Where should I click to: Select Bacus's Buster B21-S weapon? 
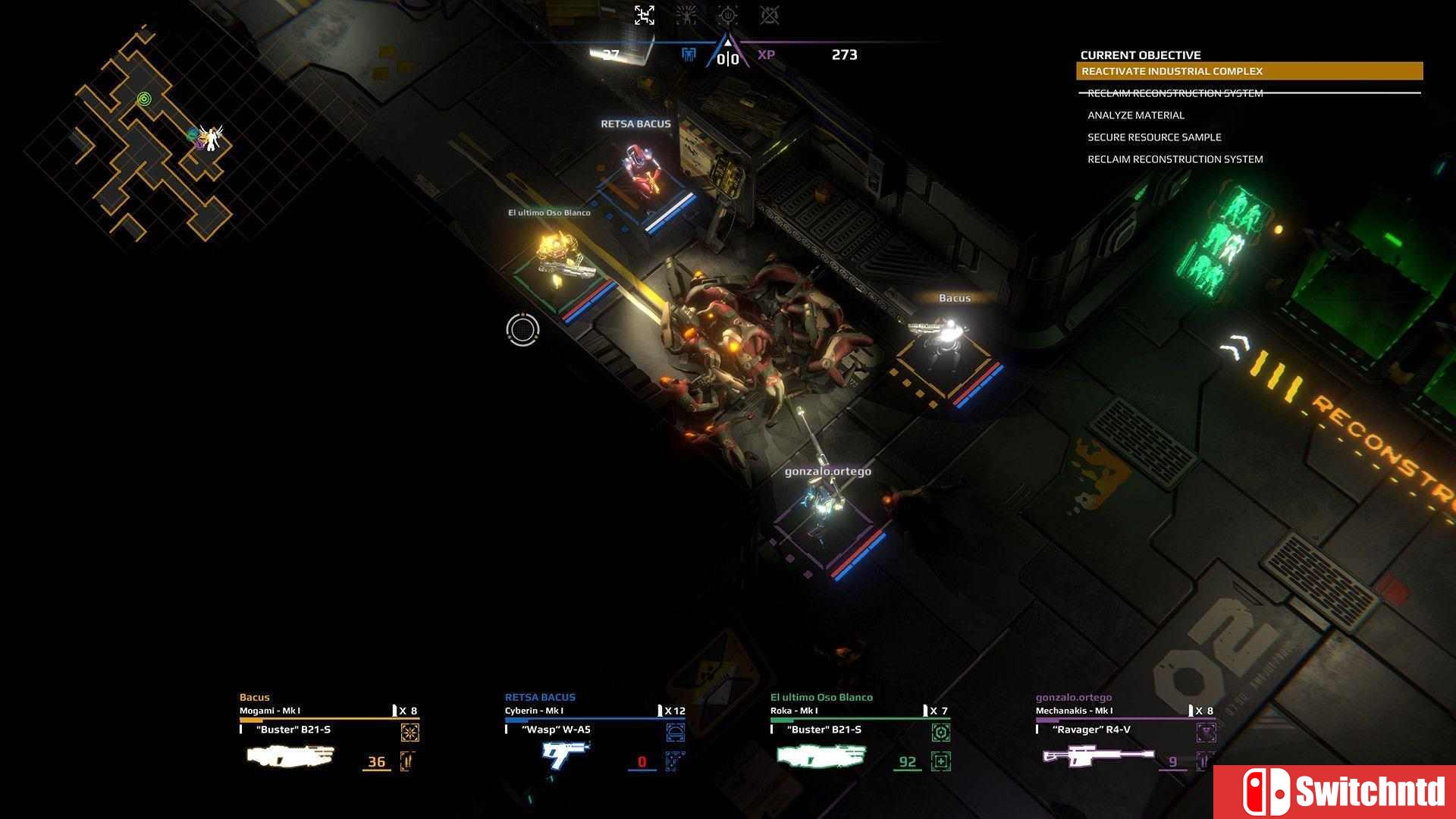pyautogui.click(x=290, y=756)
